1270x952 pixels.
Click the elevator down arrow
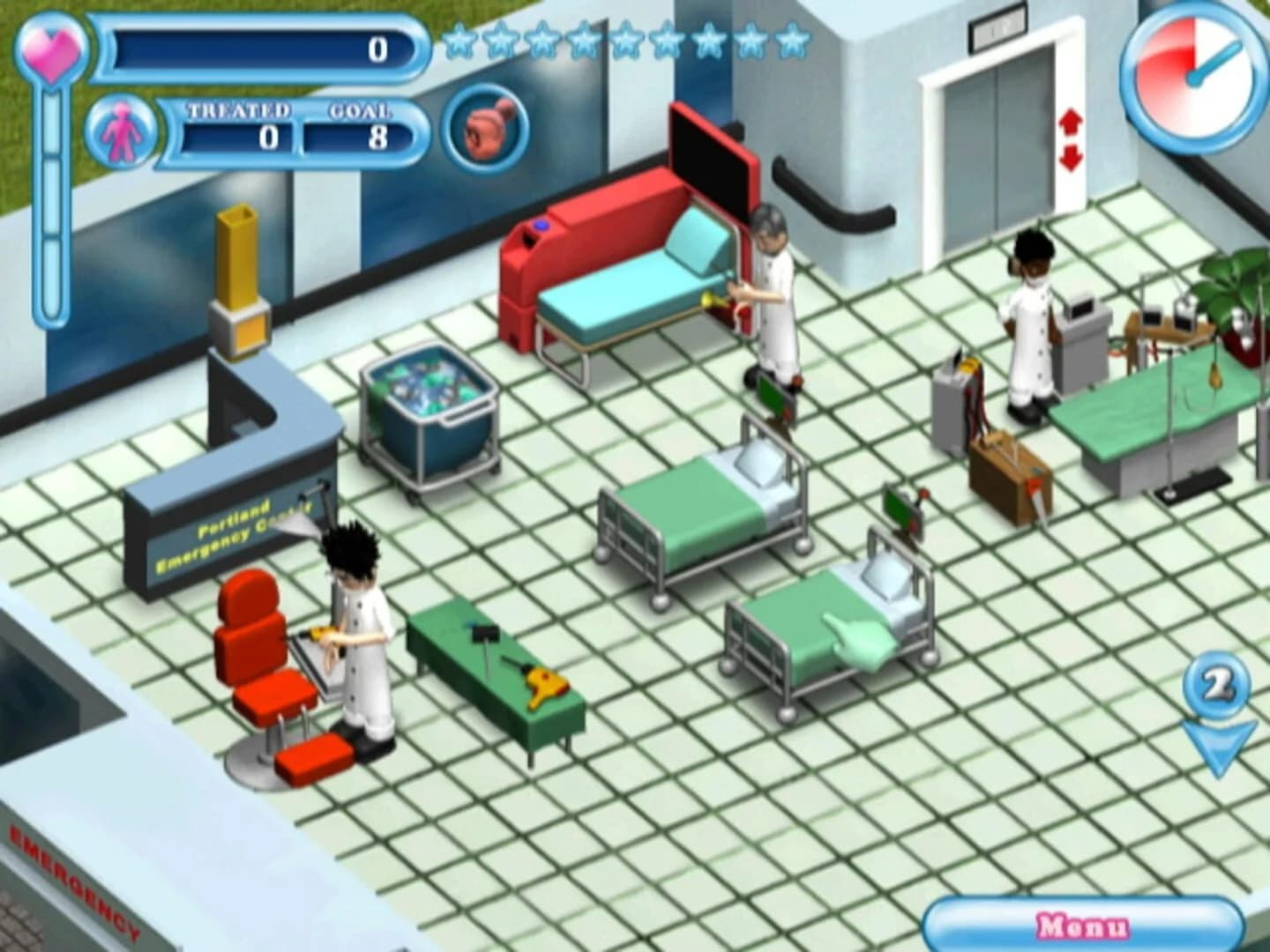point(1072,159)
